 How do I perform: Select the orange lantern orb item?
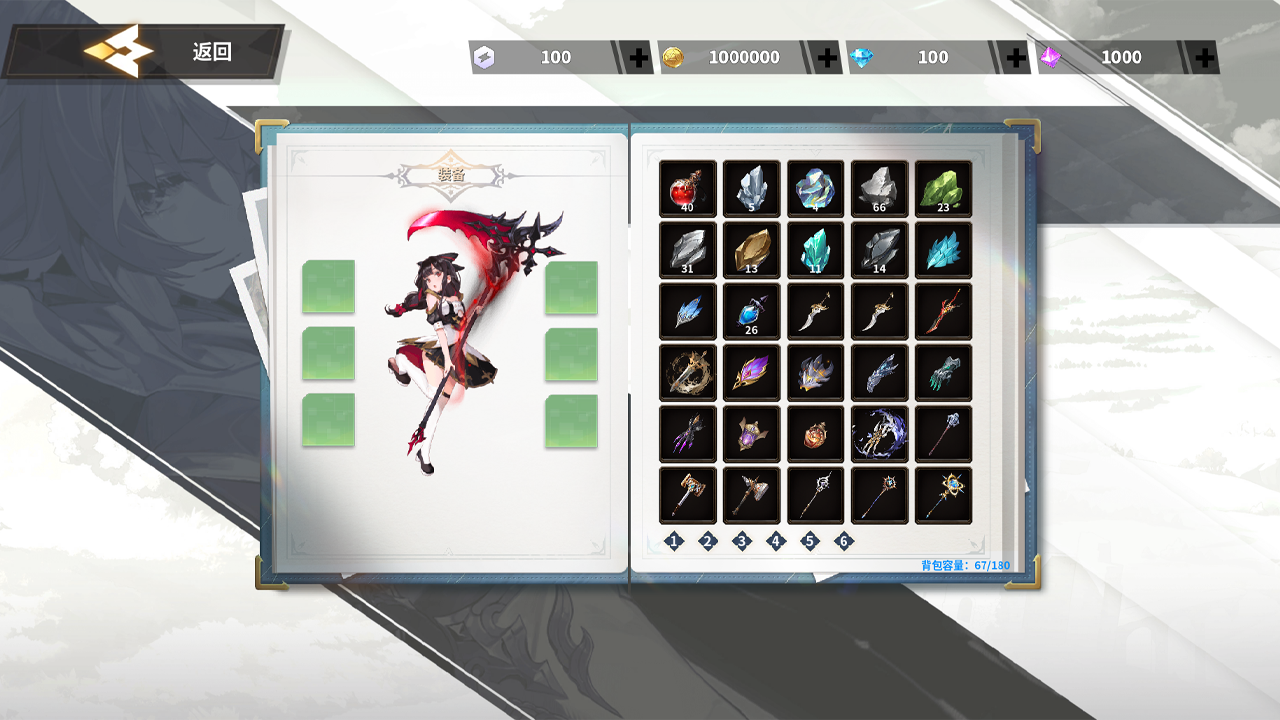pyautogui.click(x=815, y=434)
